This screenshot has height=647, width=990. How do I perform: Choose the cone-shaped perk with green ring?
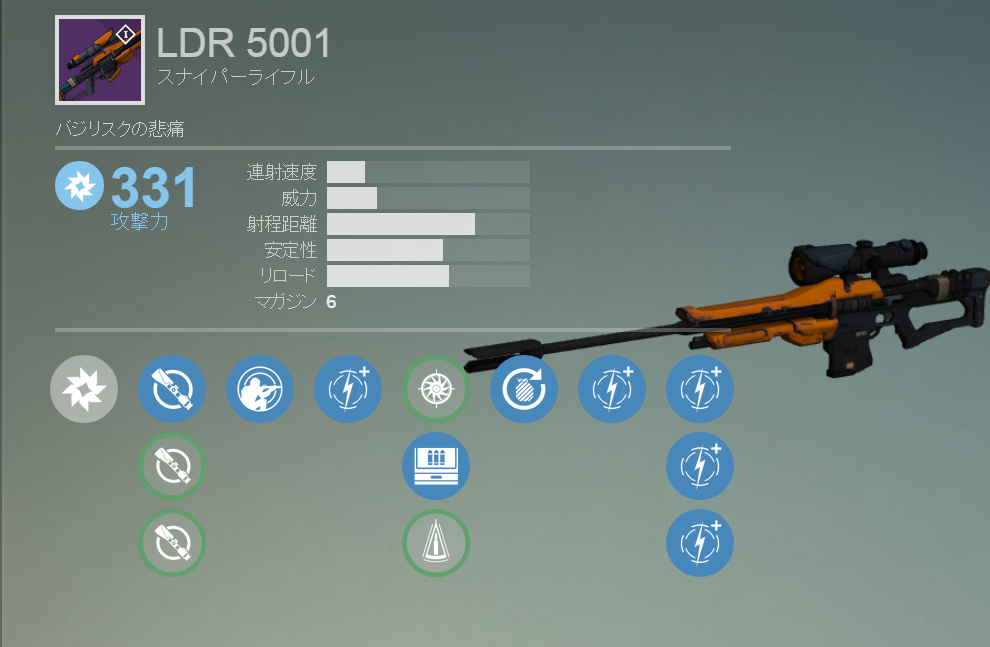click(436, 543)
